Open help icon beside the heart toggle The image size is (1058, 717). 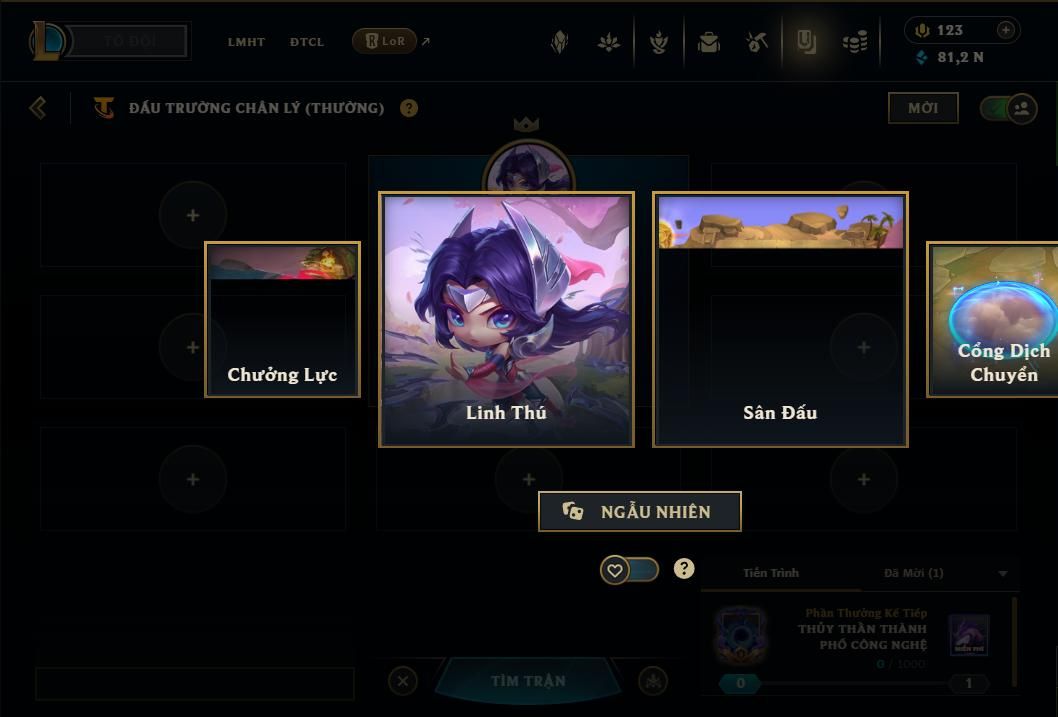tap(684, 569)
